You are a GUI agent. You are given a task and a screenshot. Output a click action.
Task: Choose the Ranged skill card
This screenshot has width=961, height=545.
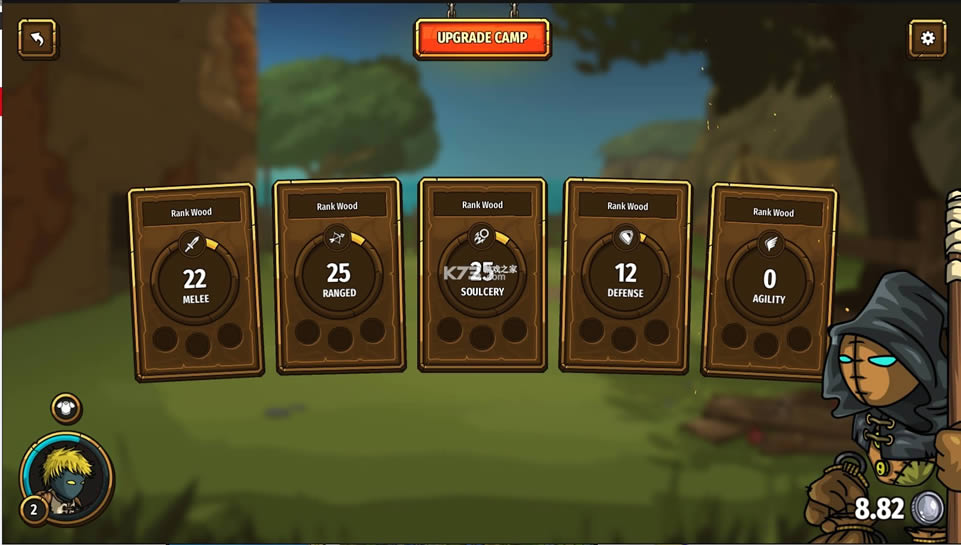[338, 276]
